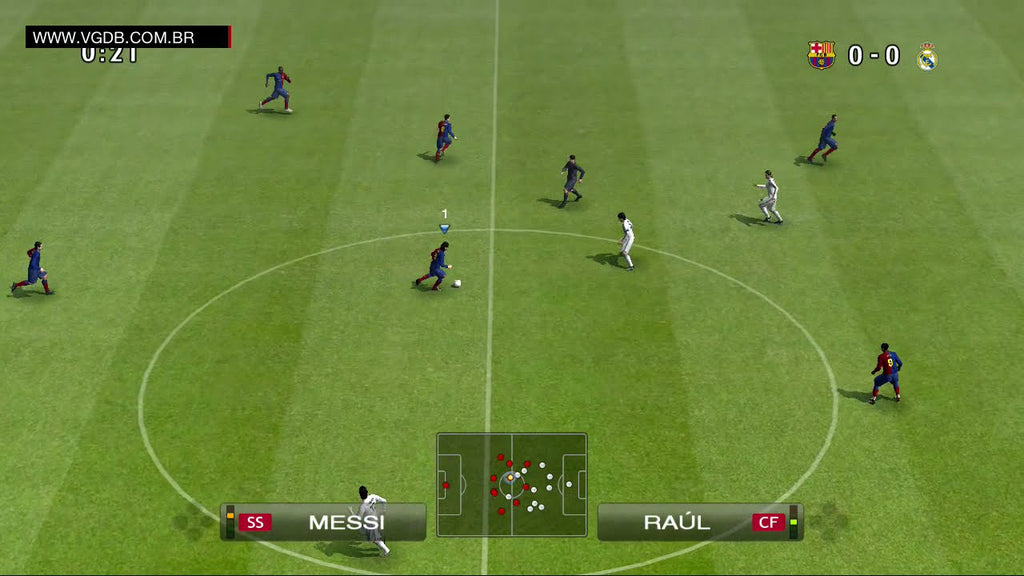Screen dimensions: 1024x576
Task: Click the red CF position badge
Action: click(x=769, y=522)
